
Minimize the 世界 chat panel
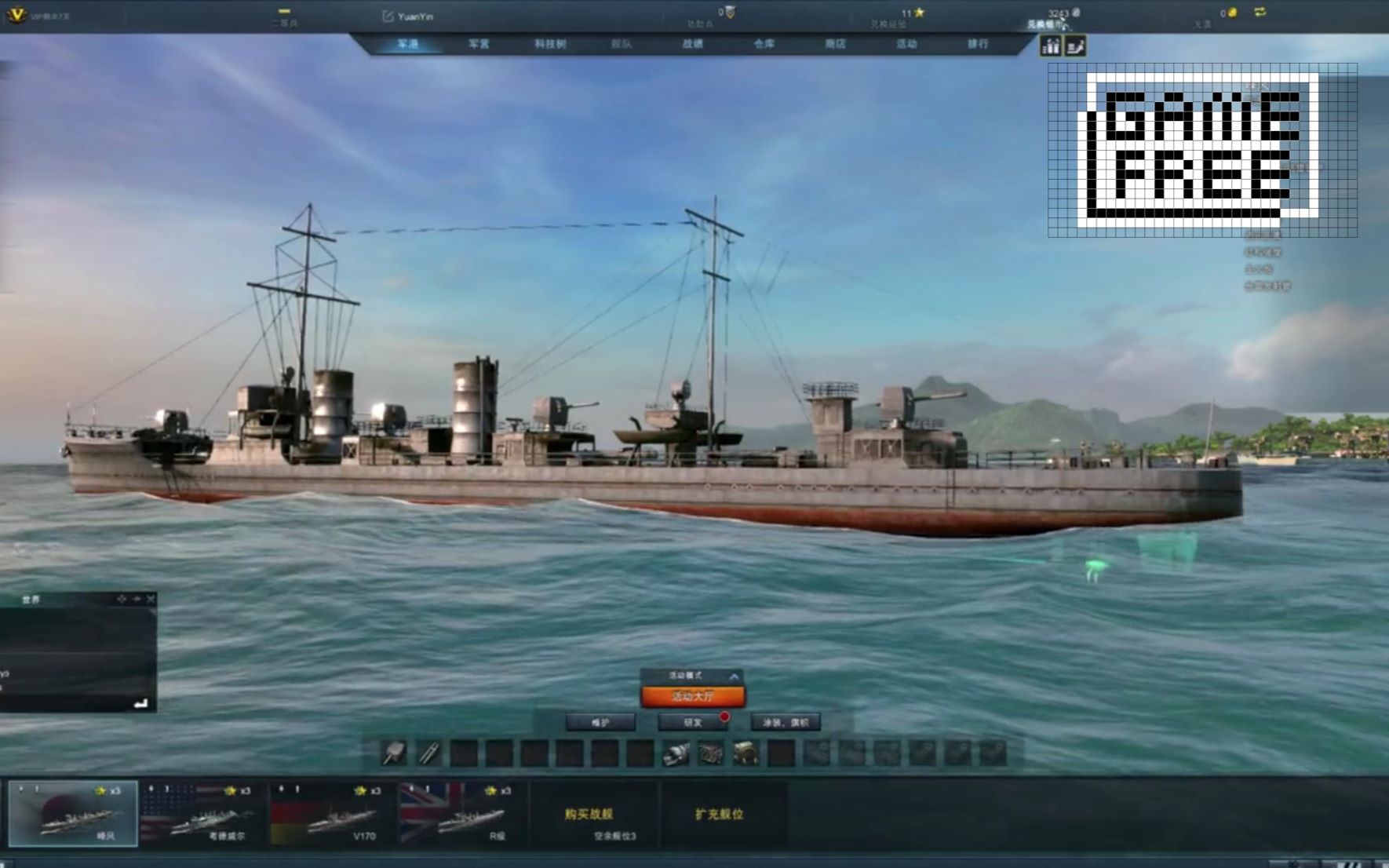click(x=135, y=599)
